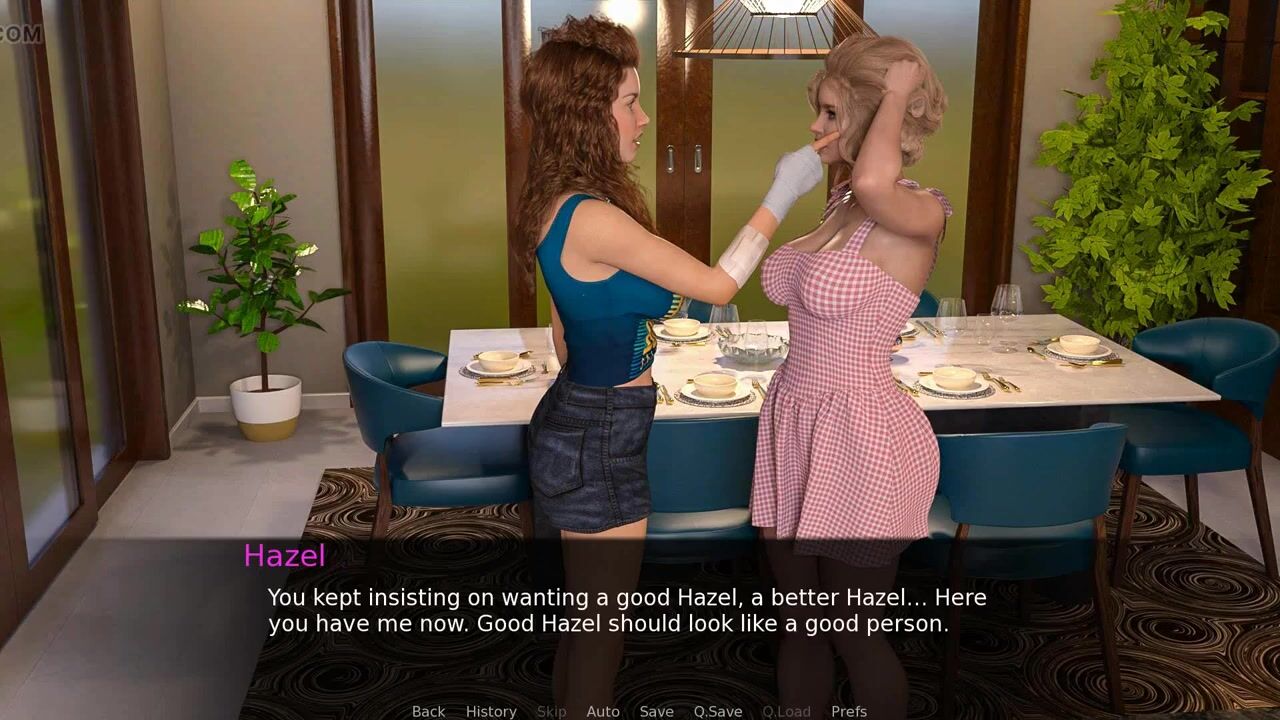Toggle Auto dialogue advance

pyautogui.click(x=603, y=711)
